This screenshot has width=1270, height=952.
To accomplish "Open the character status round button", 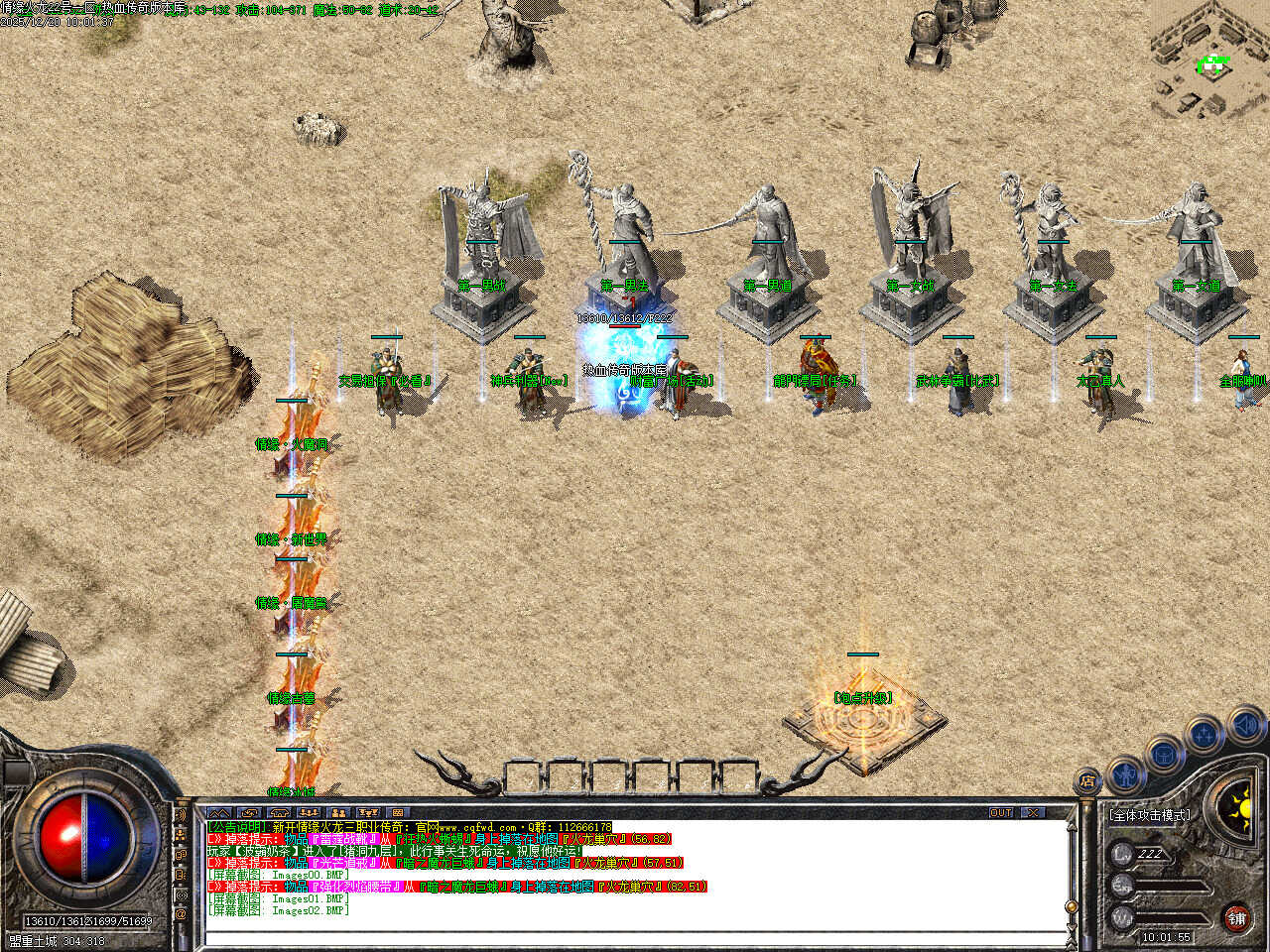I will (1125, 773).
